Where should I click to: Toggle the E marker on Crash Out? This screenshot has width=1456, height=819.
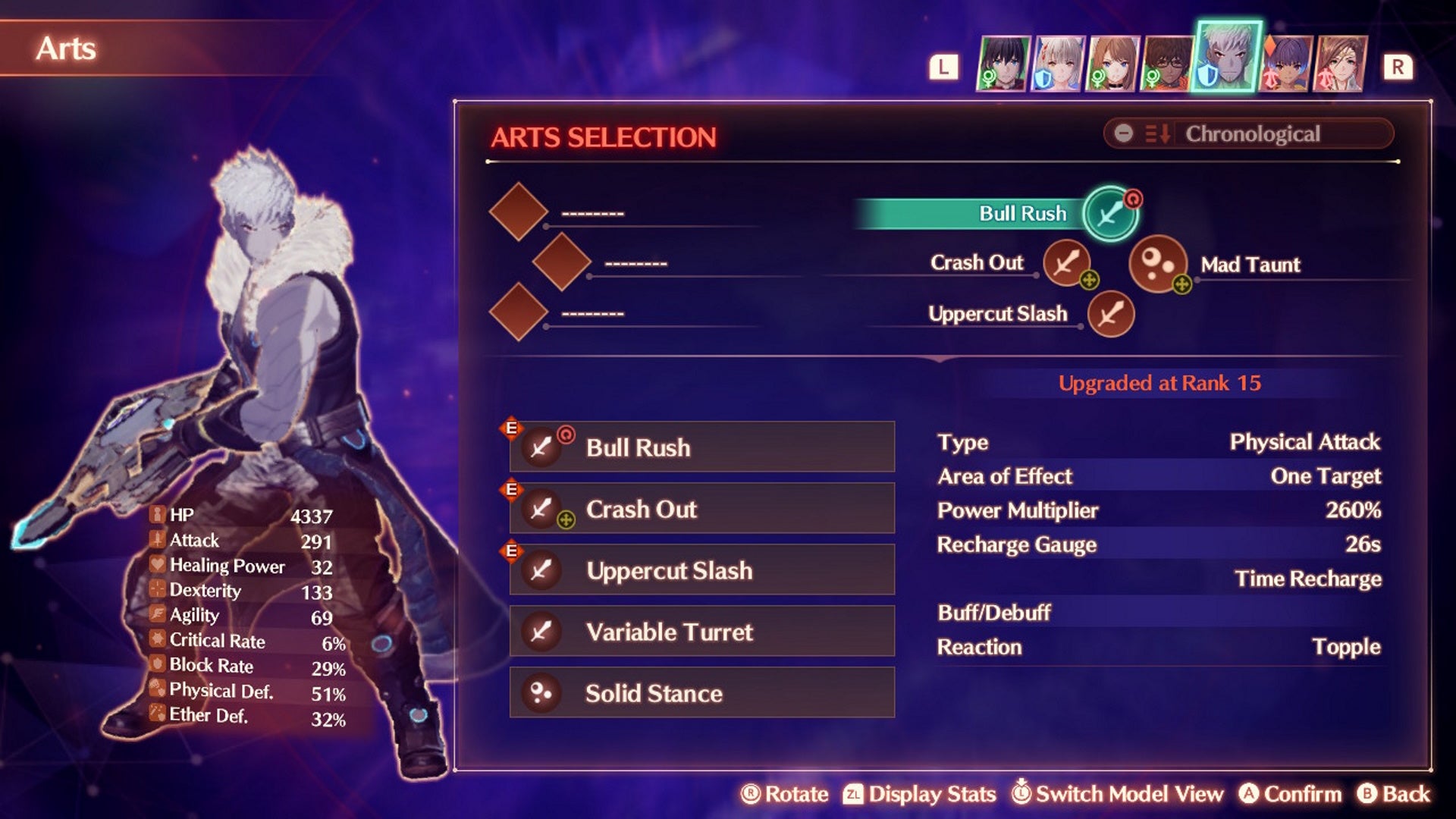point(512,489)
